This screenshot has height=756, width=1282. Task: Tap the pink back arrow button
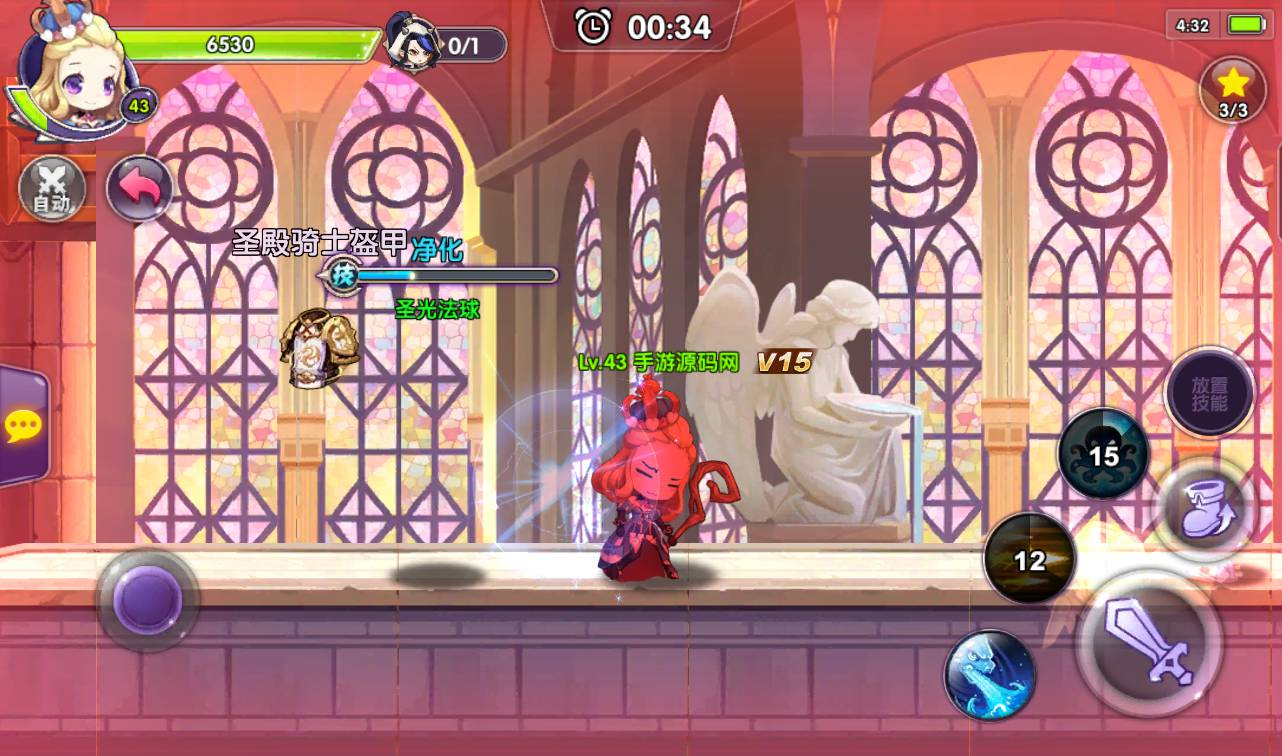pyautogui.click(x=139, y=188)
